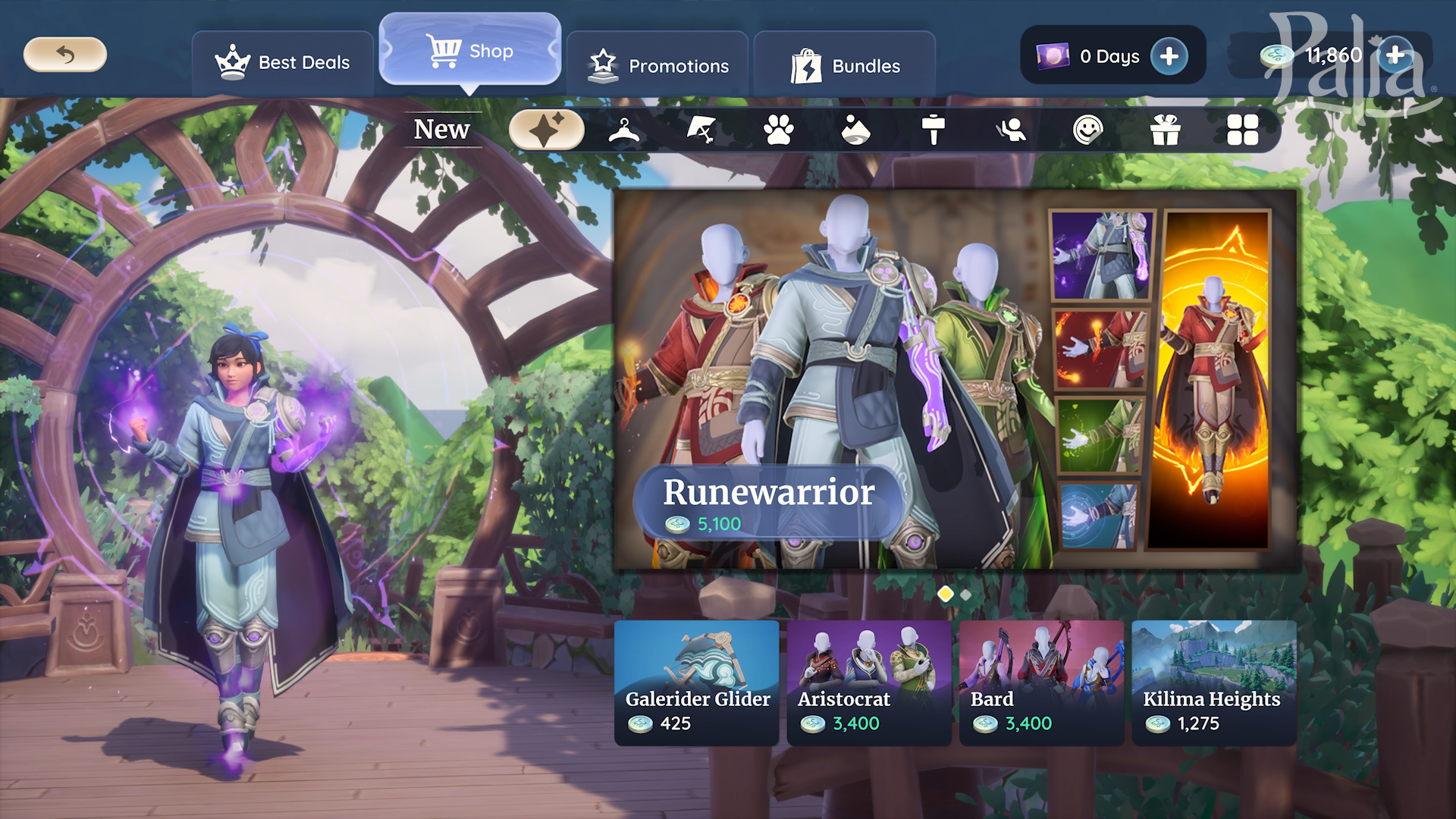Open the smiley face emotes category
Viewport: 1456px width, 819px height.
tap(1087, 130)
